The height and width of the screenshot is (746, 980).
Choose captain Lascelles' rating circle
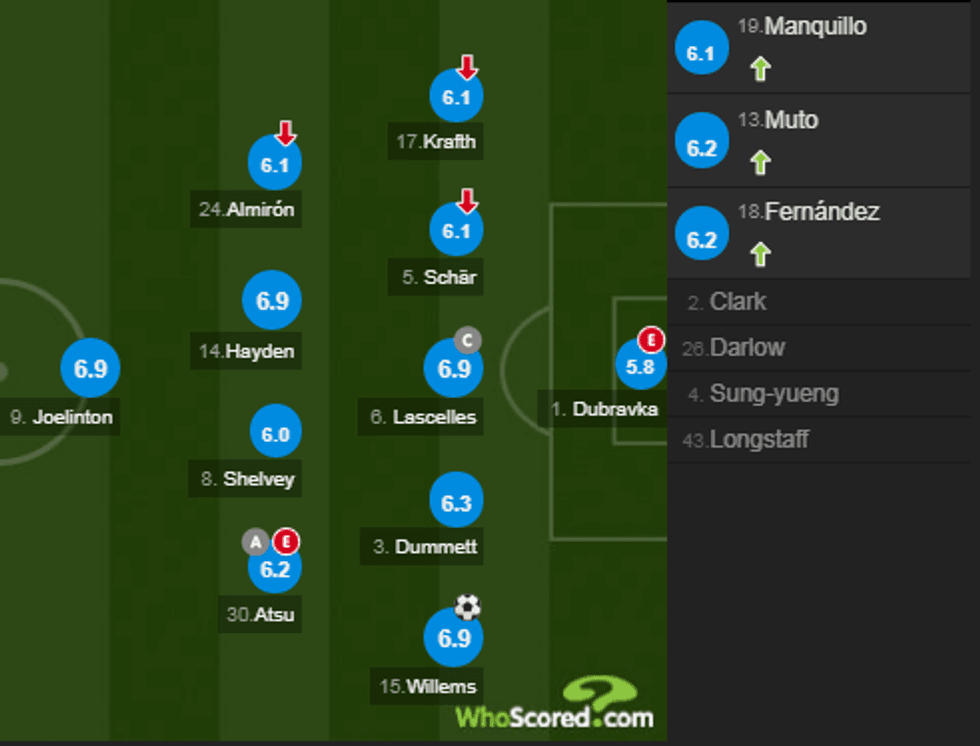click(x=454, y=368)
